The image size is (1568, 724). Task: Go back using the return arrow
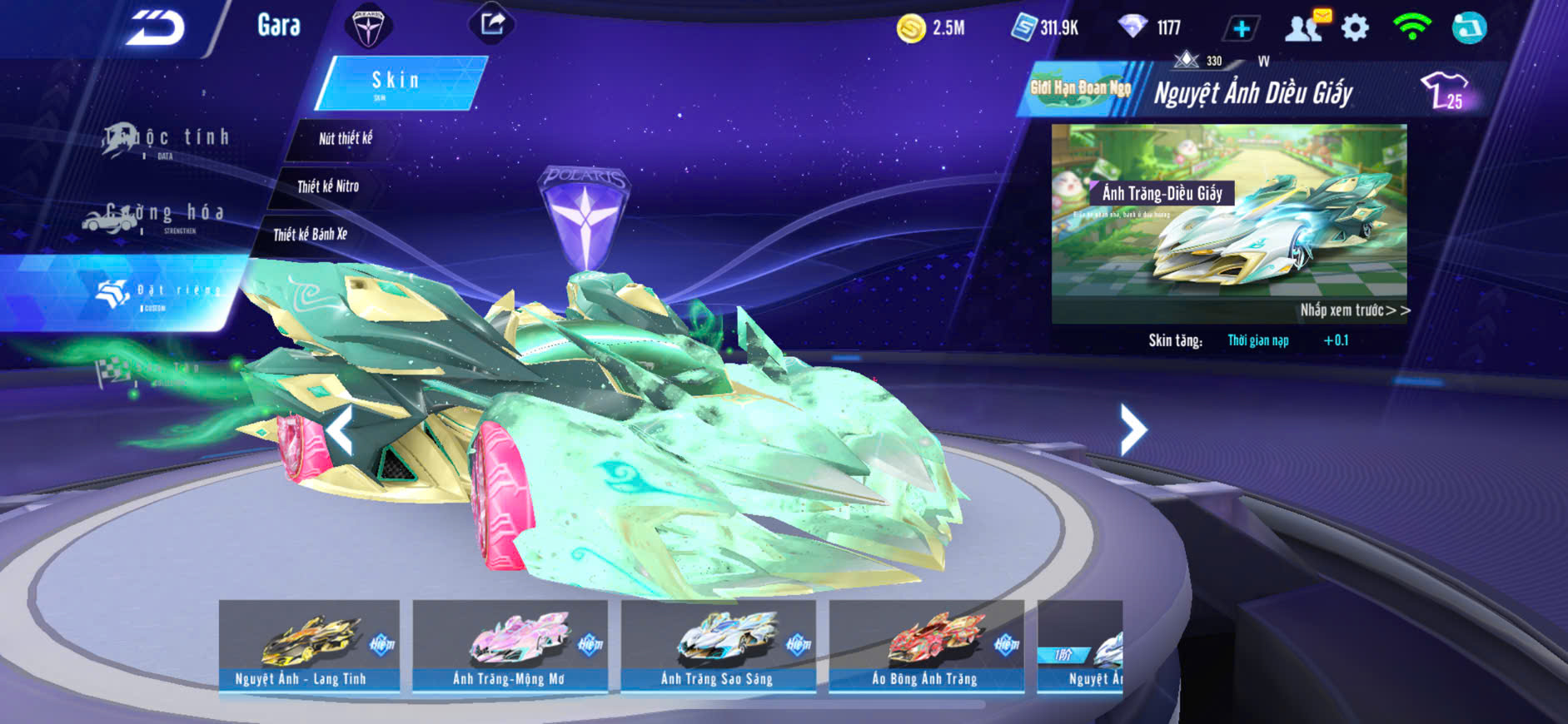[156, 28]
